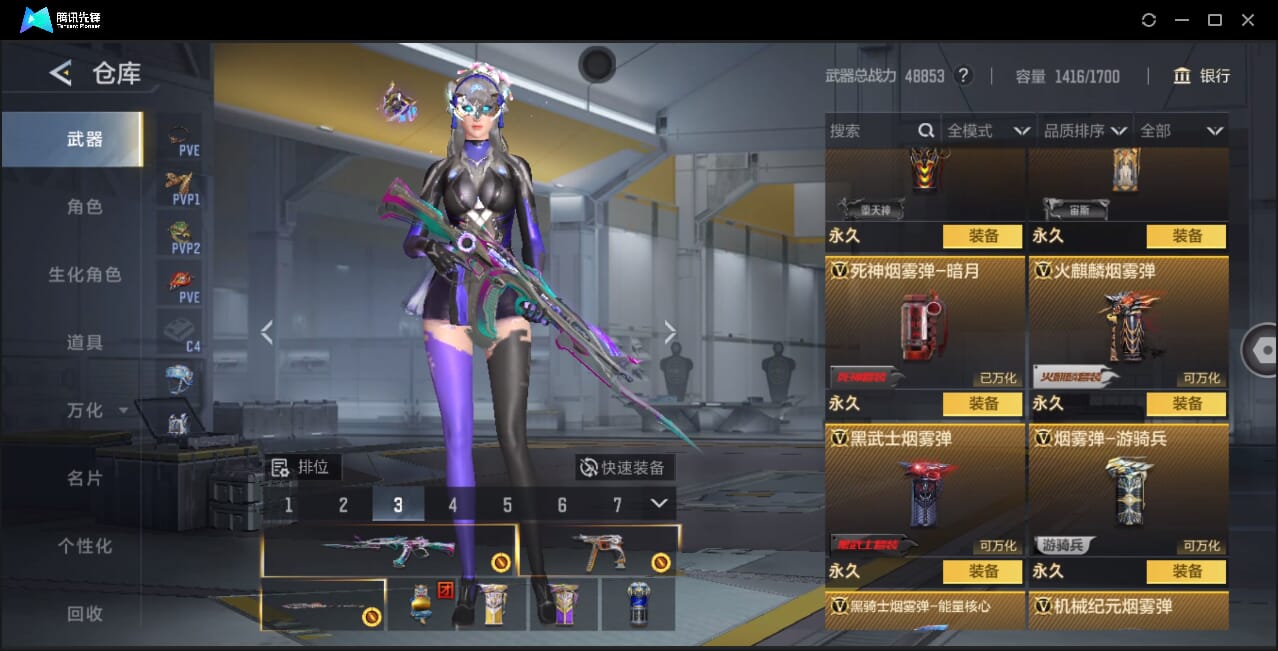Open the 名片 name card section
Viewport: 1278px width, 651px height.
[84, 479]
